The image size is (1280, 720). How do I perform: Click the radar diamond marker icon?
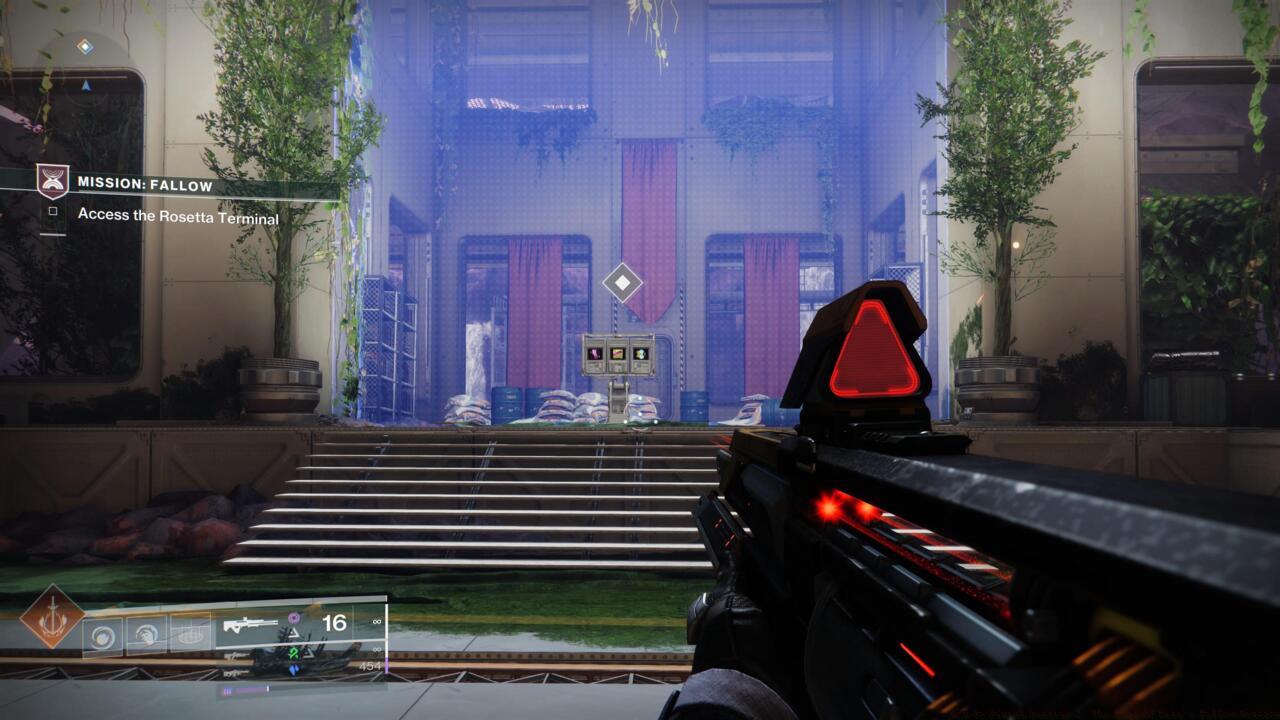(85, 46)
